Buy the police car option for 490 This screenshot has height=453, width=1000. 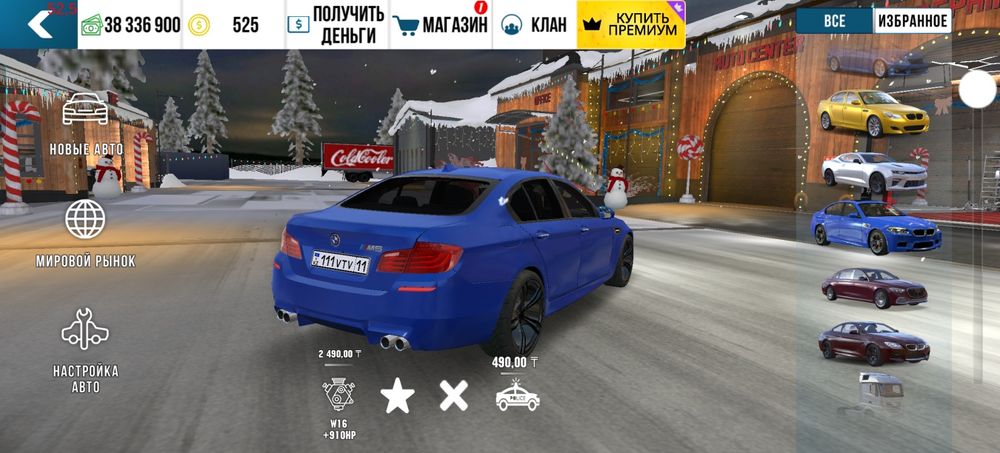(x=517, y=394)
